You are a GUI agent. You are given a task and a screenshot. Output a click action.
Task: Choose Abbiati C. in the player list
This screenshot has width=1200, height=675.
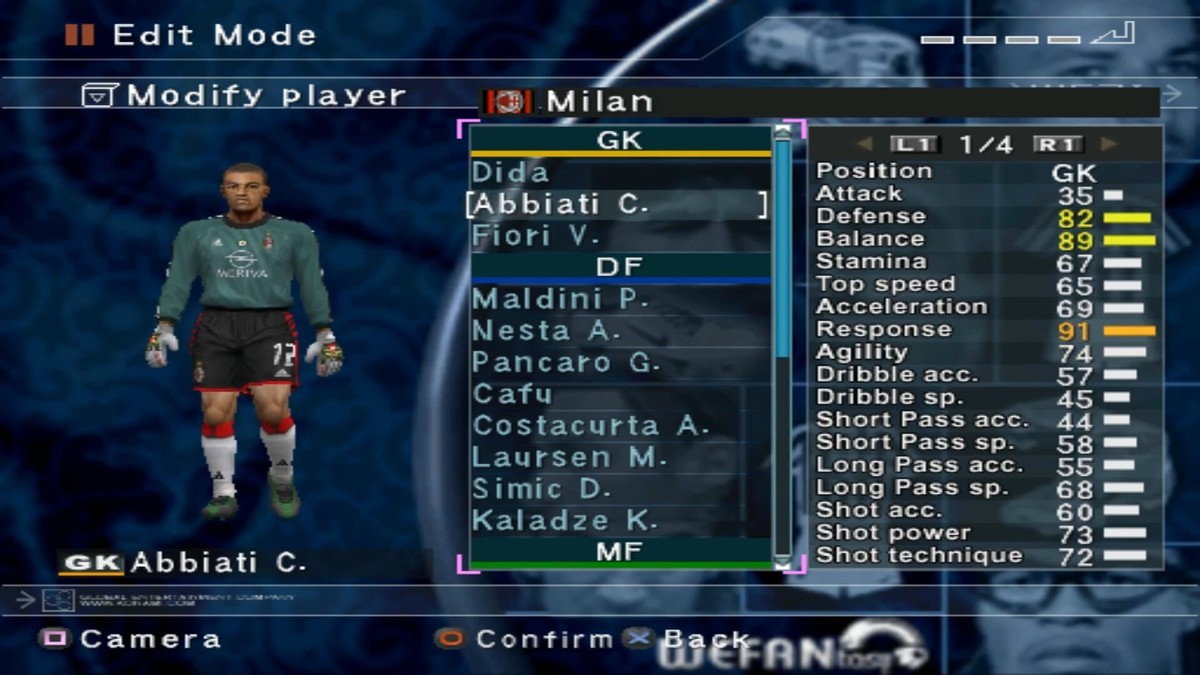click(560, 205)
